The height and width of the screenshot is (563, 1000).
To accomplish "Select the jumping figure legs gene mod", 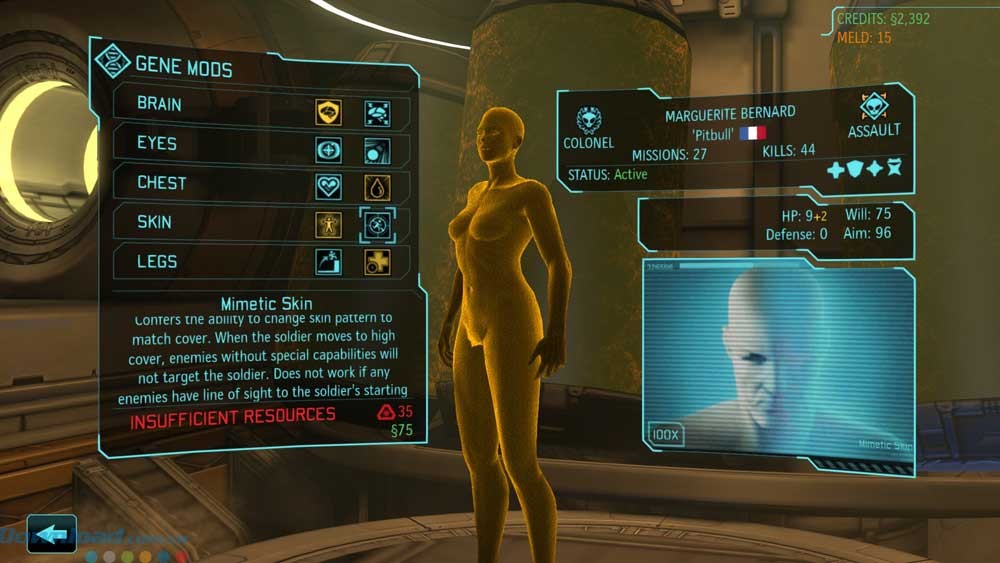I will [x=328, y=262].
